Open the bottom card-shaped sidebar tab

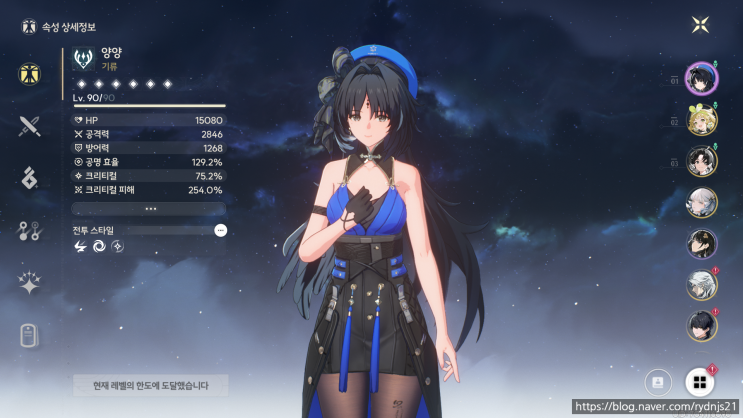29,335
